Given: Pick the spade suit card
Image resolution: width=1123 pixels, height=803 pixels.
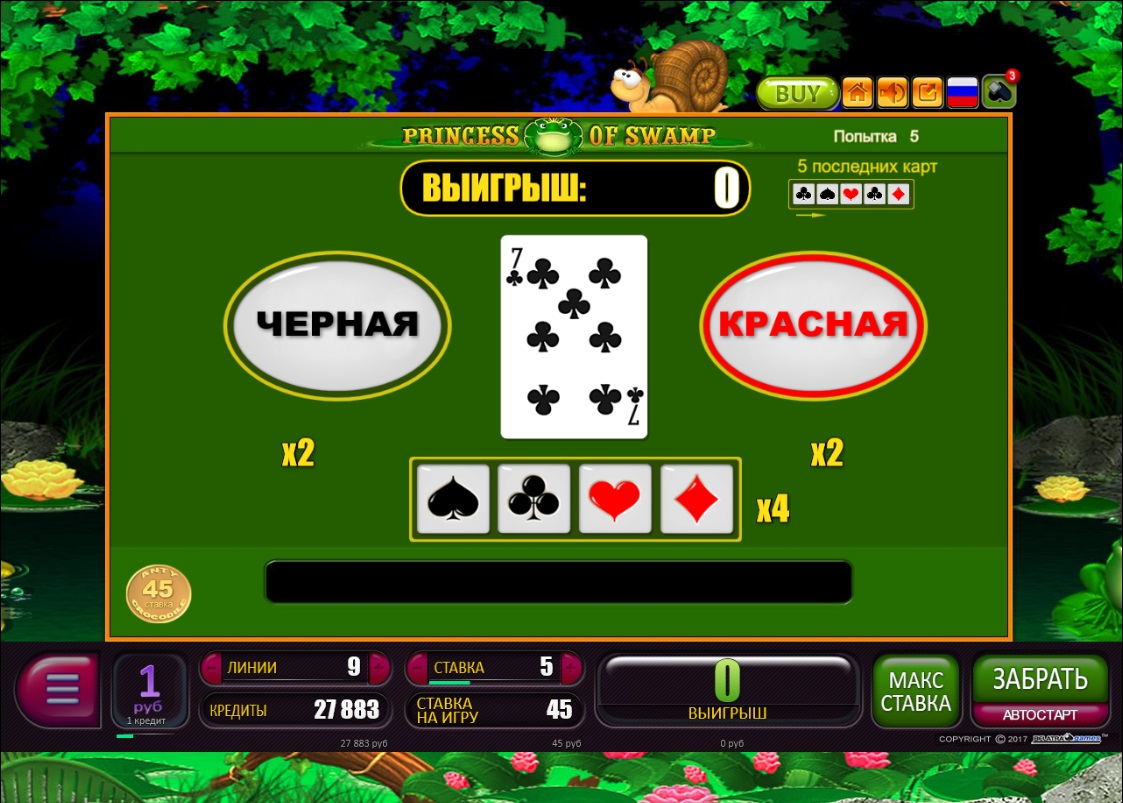Looking at the screenshot, I should pos(449,499).
